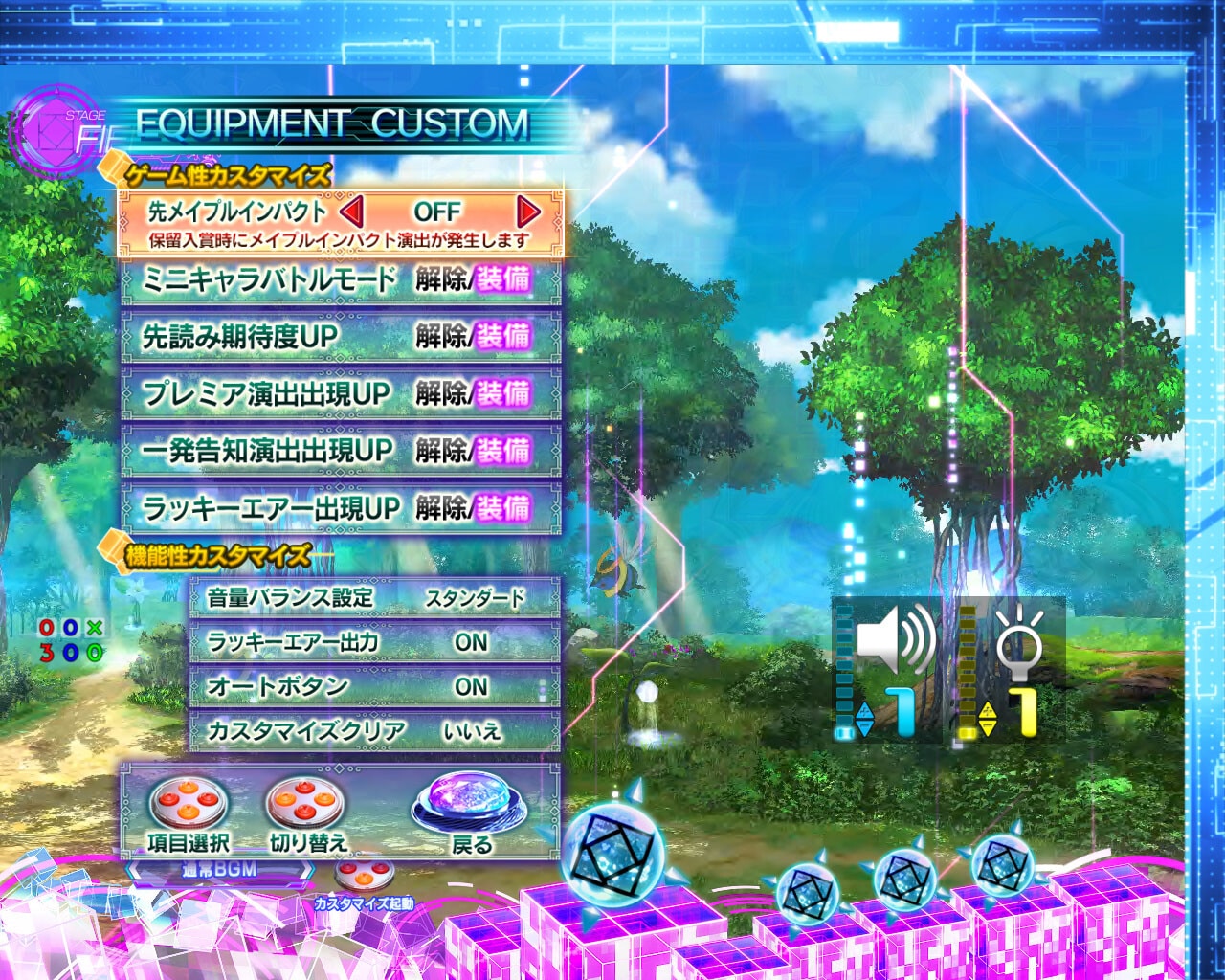Toggle the オートボタン setting
The height and width of the screenshot is (980, 1225).
click(x=374, y=686)
